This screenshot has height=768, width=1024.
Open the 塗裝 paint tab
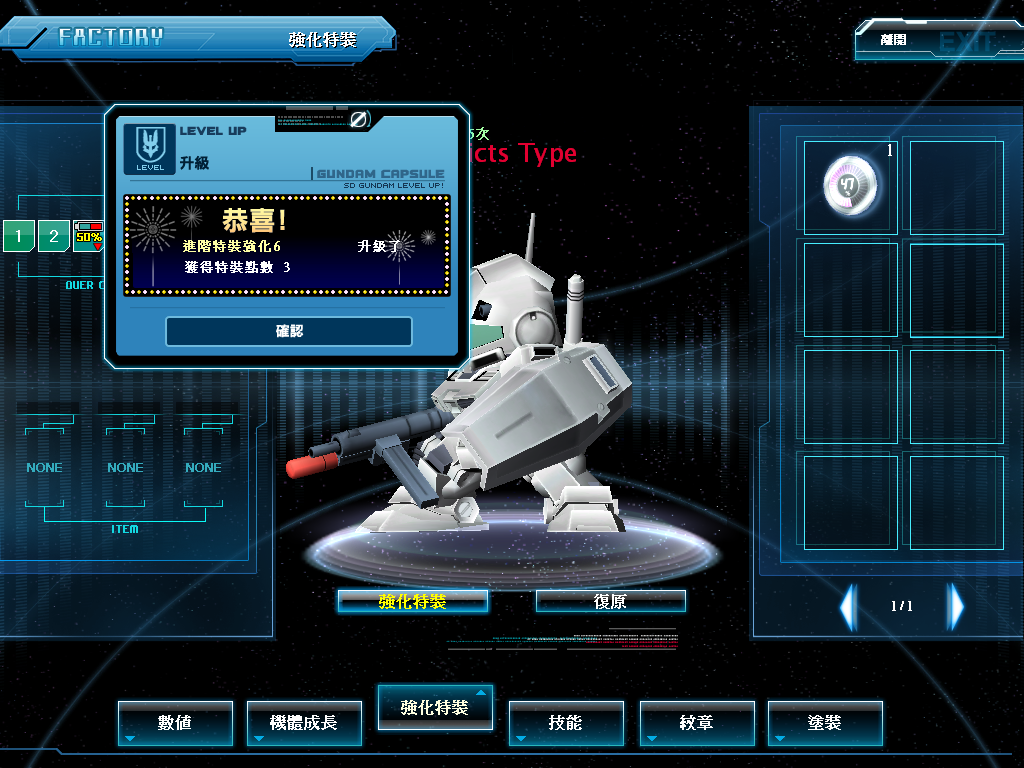click(825, 722)
